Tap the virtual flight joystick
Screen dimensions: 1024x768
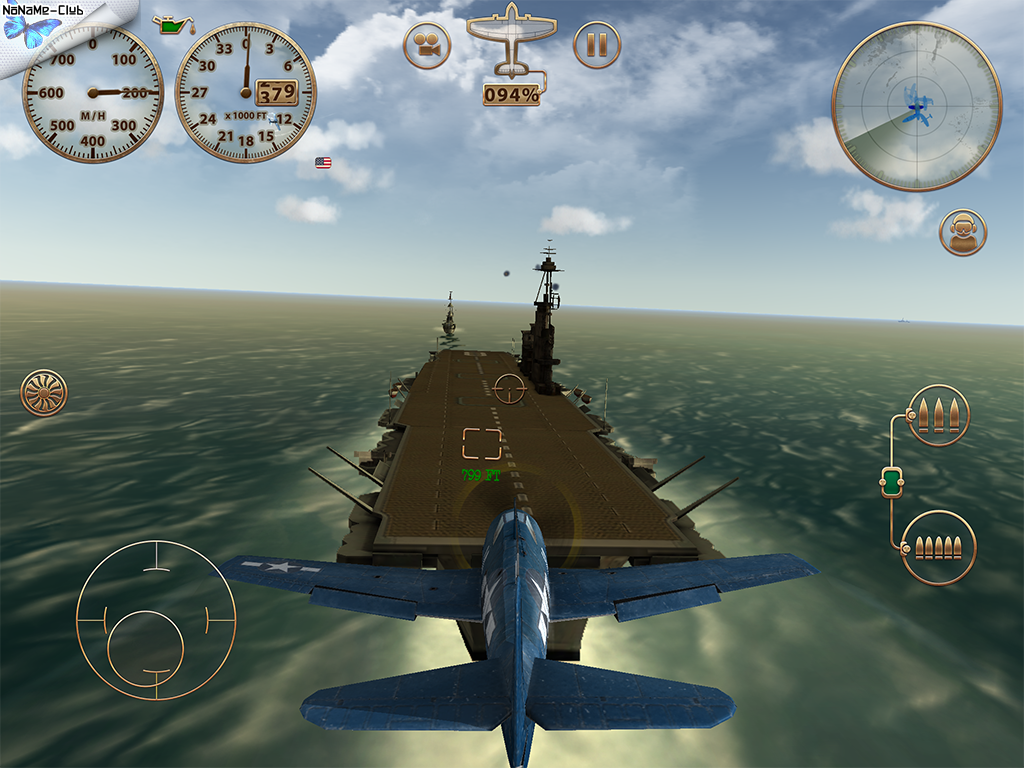pos(156,620)
